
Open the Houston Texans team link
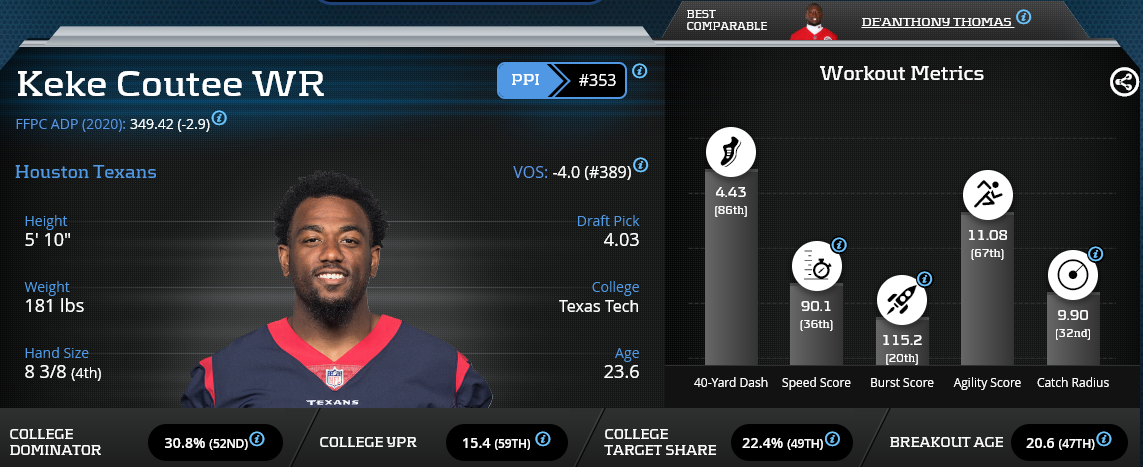tap(85, 172)
